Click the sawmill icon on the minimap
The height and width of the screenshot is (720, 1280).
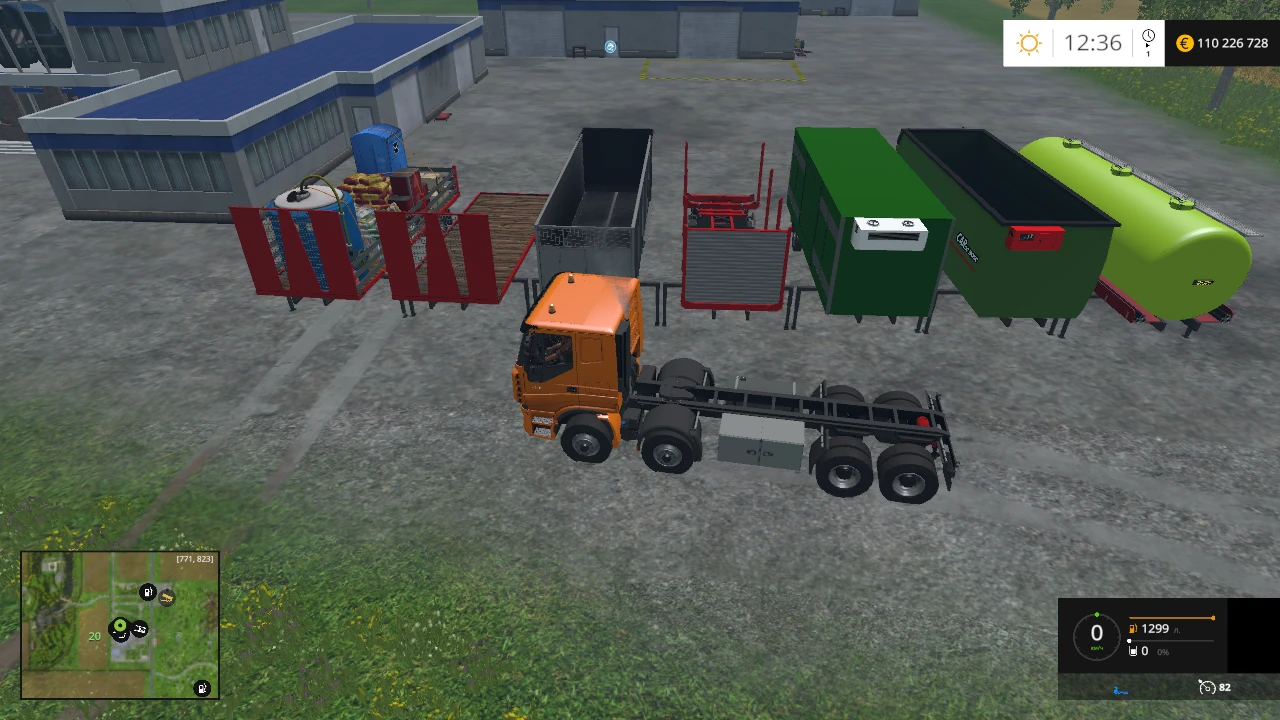click(x=167, y=597)
